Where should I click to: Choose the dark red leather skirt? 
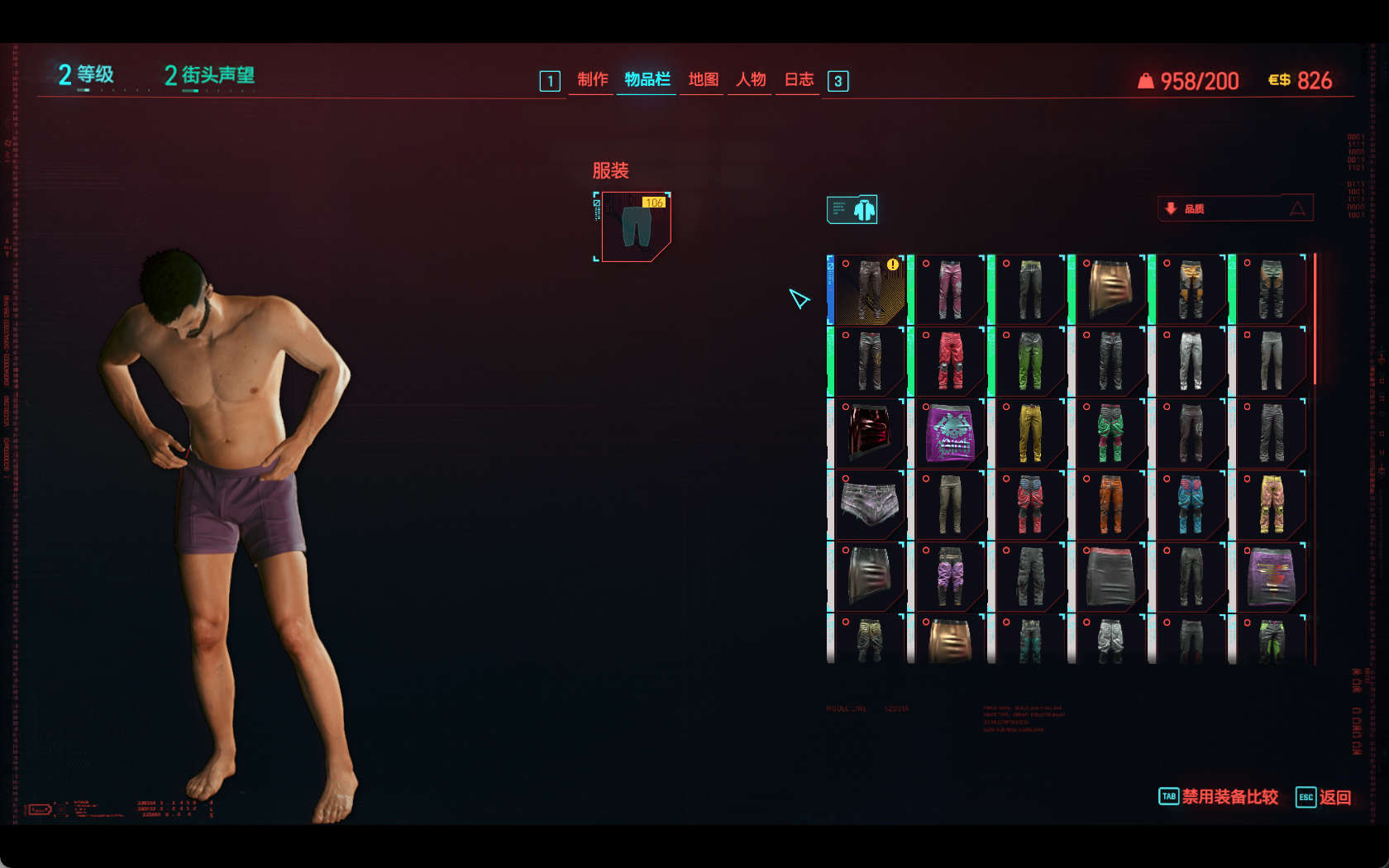(869, 432)
